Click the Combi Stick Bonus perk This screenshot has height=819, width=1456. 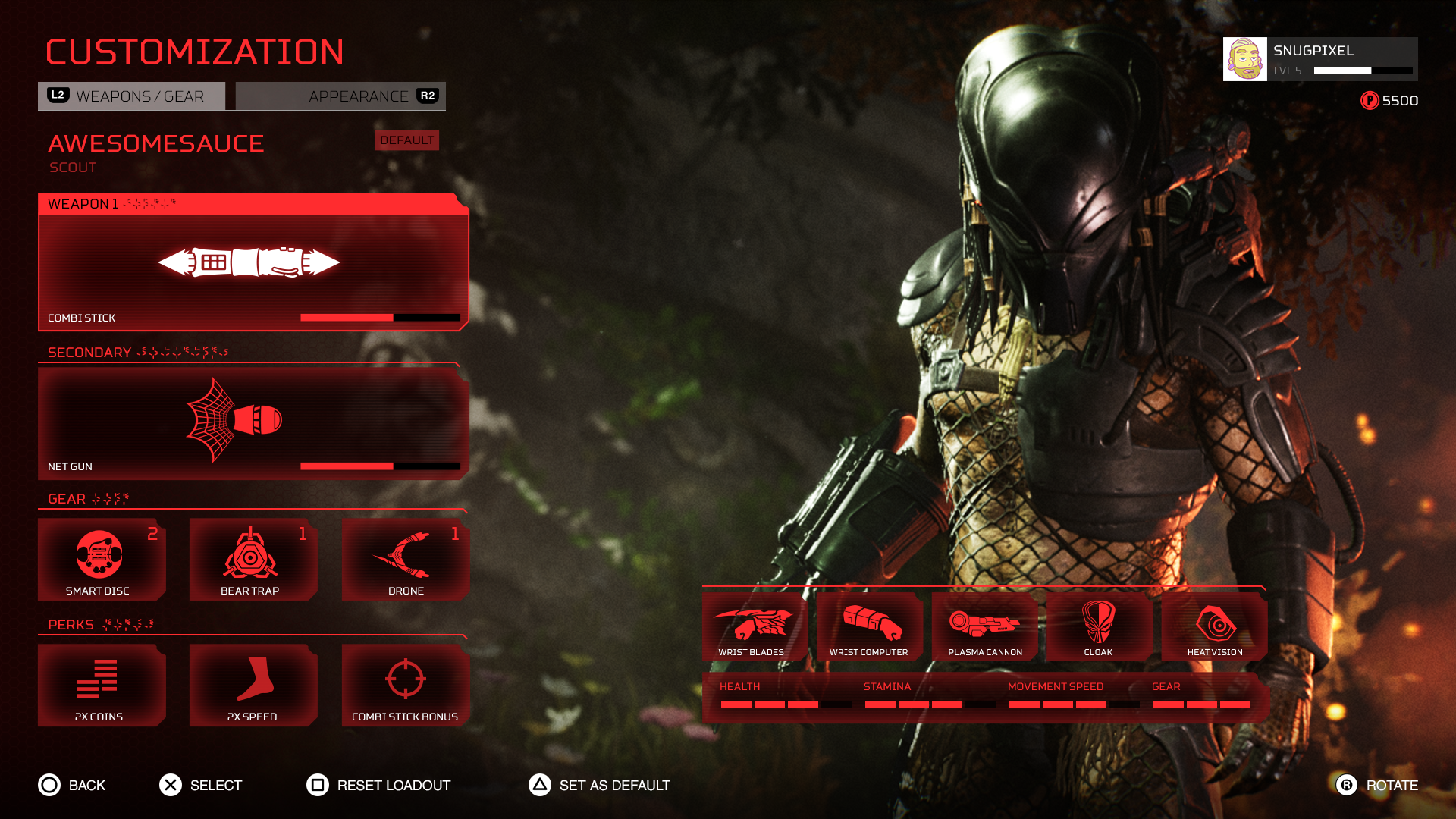406,686
